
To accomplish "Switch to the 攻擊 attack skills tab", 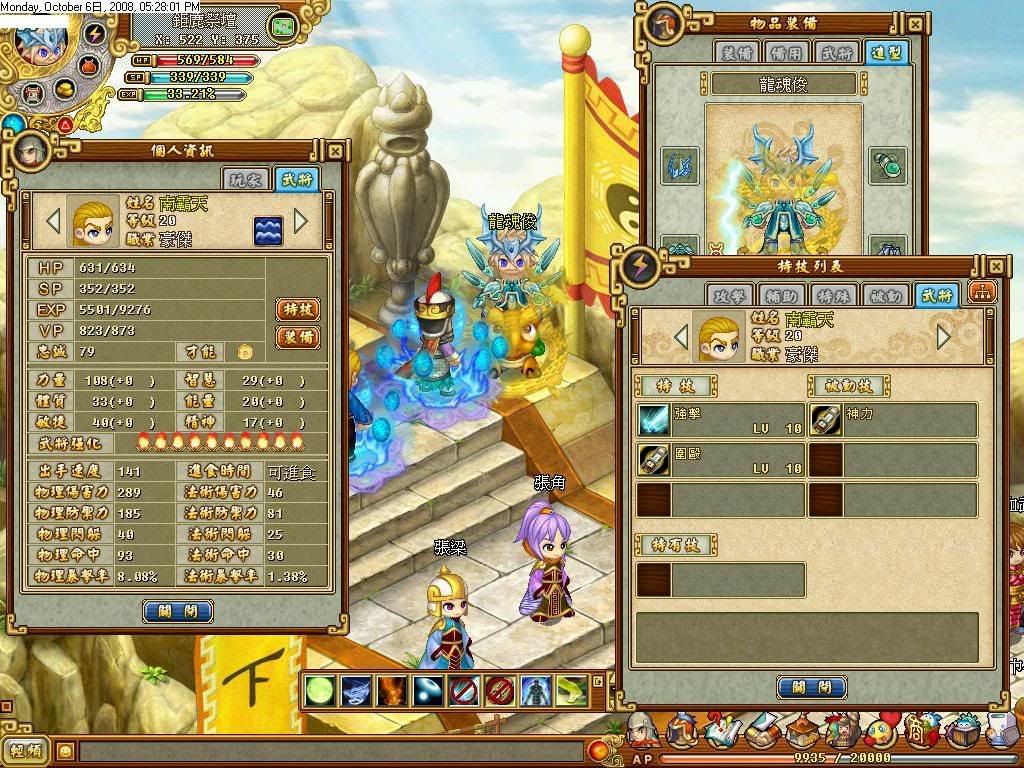I will pyautogui.click(x=728, y=295).
